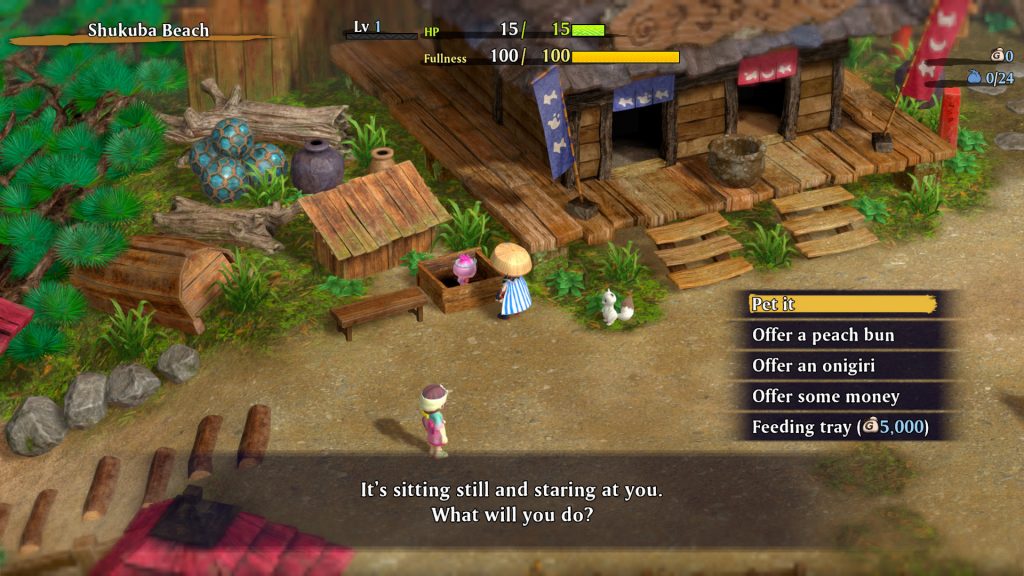Choose "Offer some money"

pyautogui.click(x=842, y=397)
